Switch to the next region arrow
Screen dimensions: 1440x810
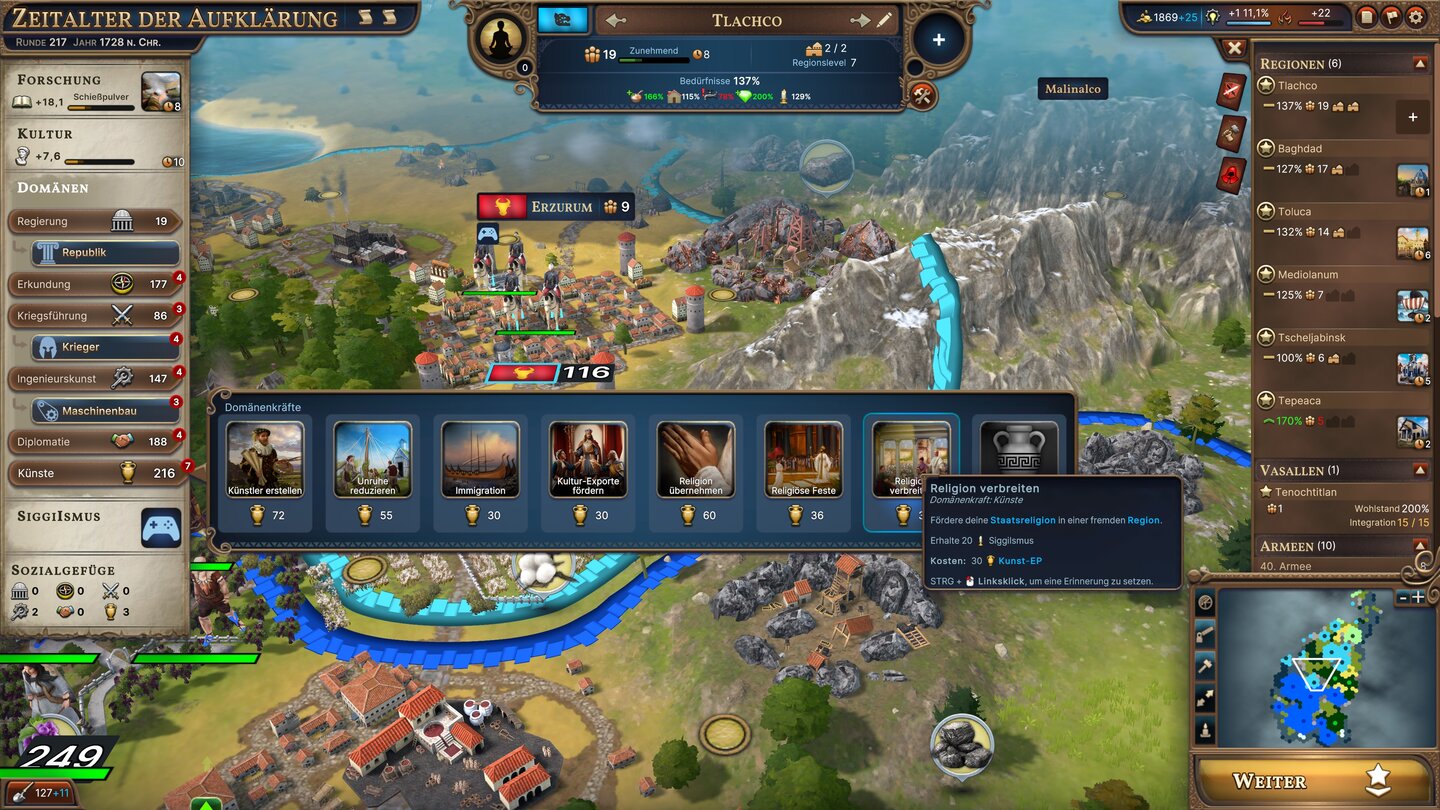point(859,20)
